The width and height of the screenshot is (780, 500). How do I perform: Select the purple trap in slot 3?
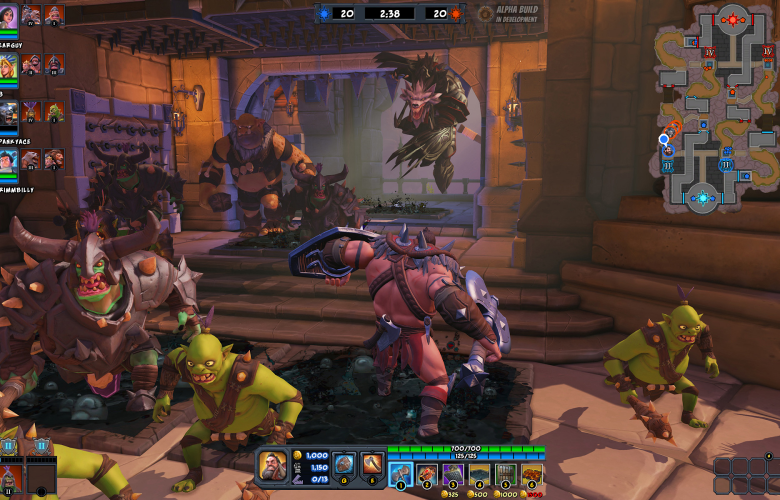(x=453, y=474)
